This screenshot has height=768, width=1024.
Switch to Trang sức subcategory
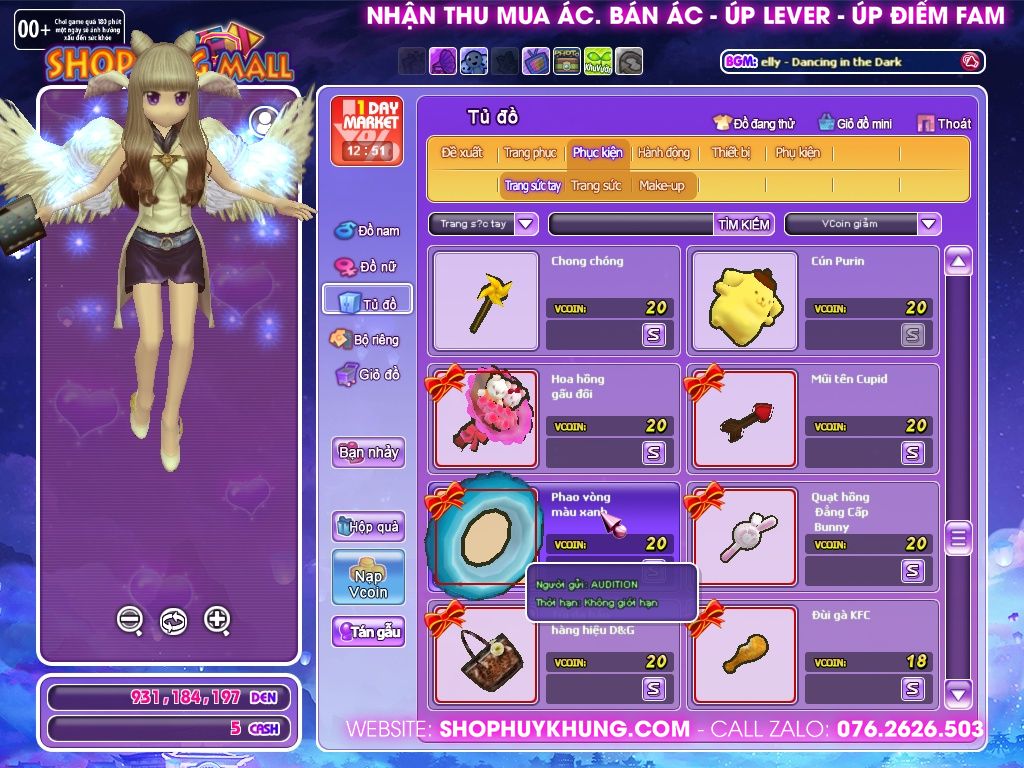coord(596,185)
